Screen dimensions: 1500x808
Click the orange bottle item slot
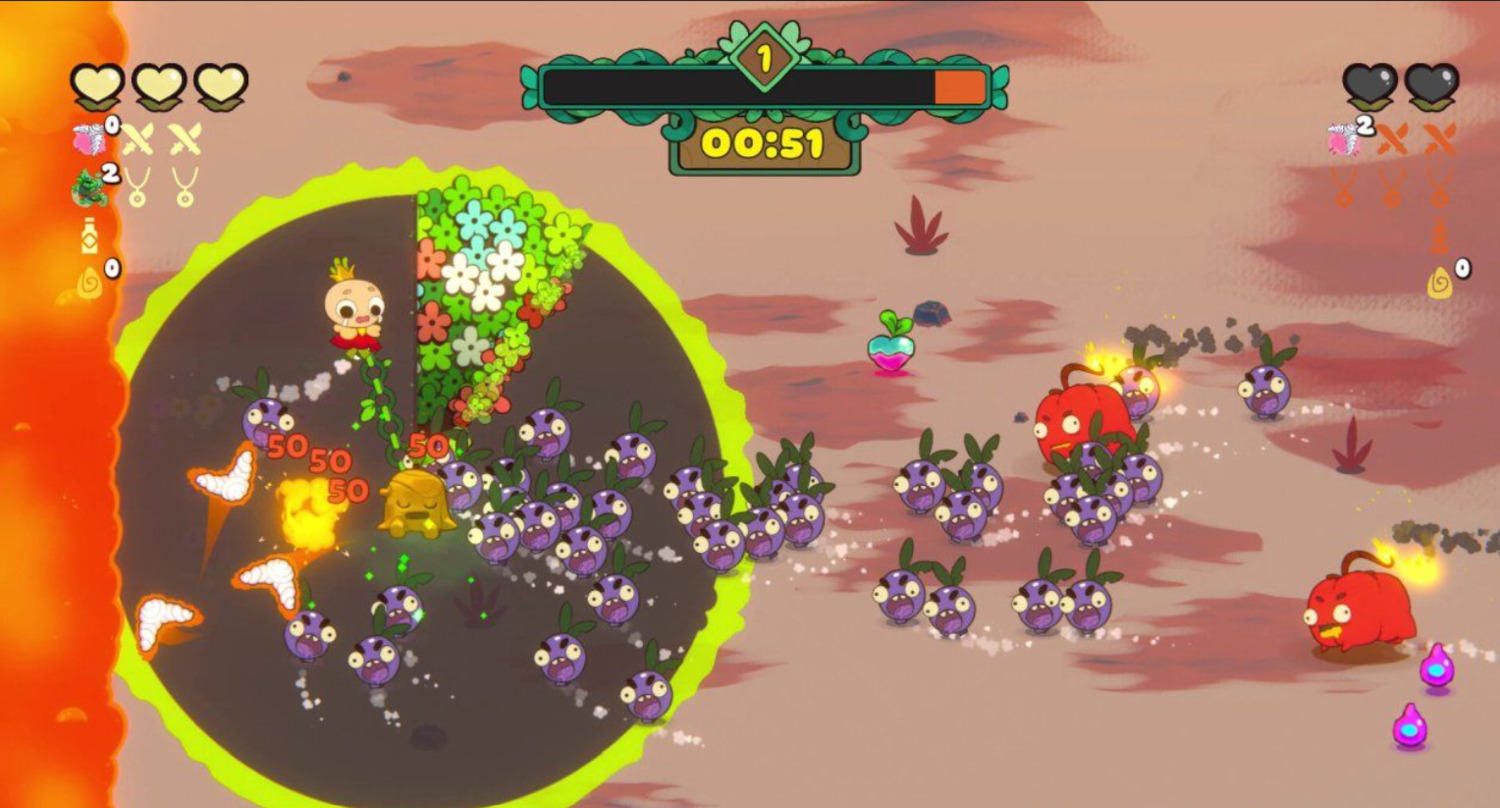coord(1439,236)
